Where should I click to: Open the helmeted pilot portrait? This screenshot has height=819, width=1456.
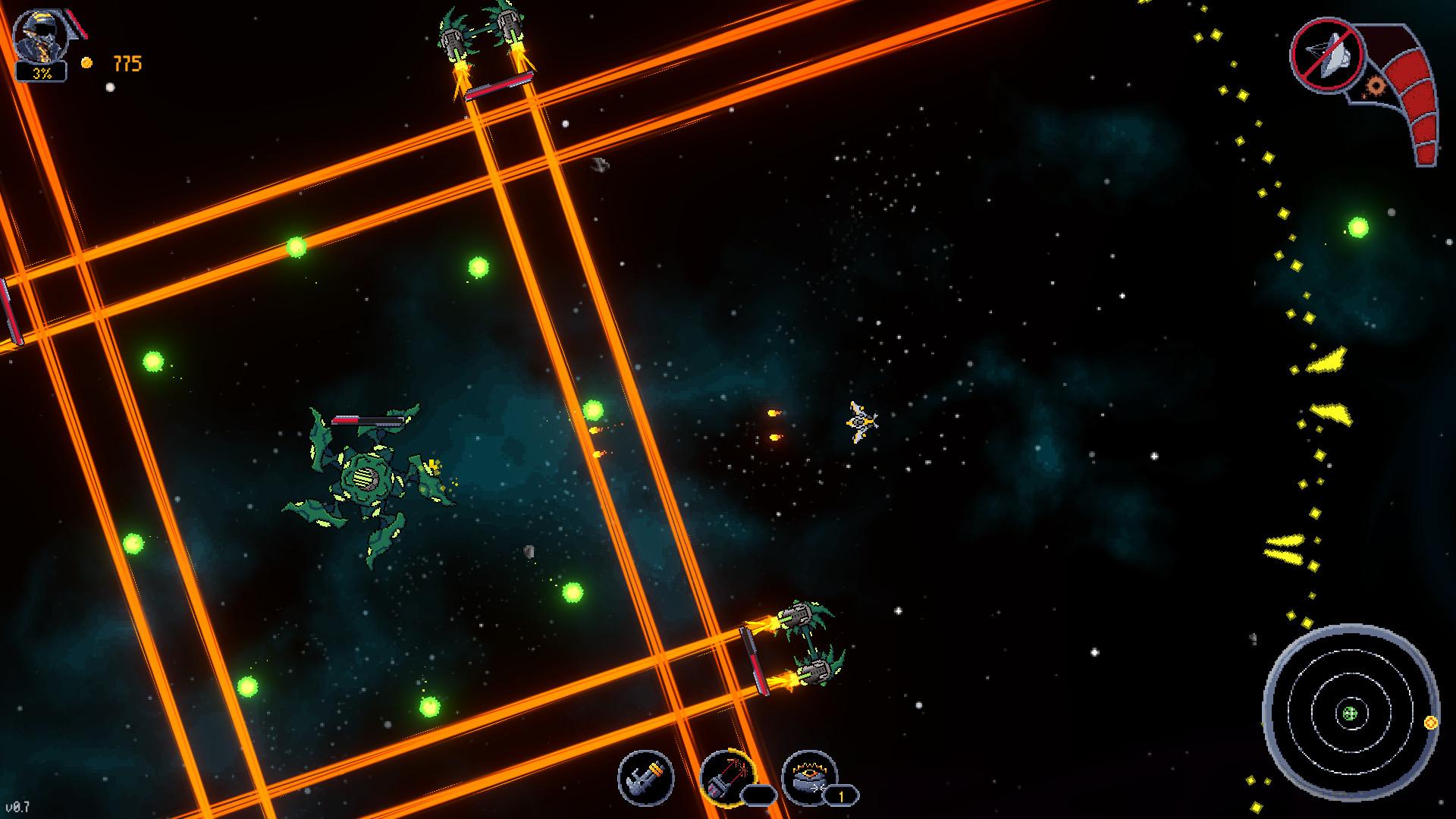click(41, 38)
